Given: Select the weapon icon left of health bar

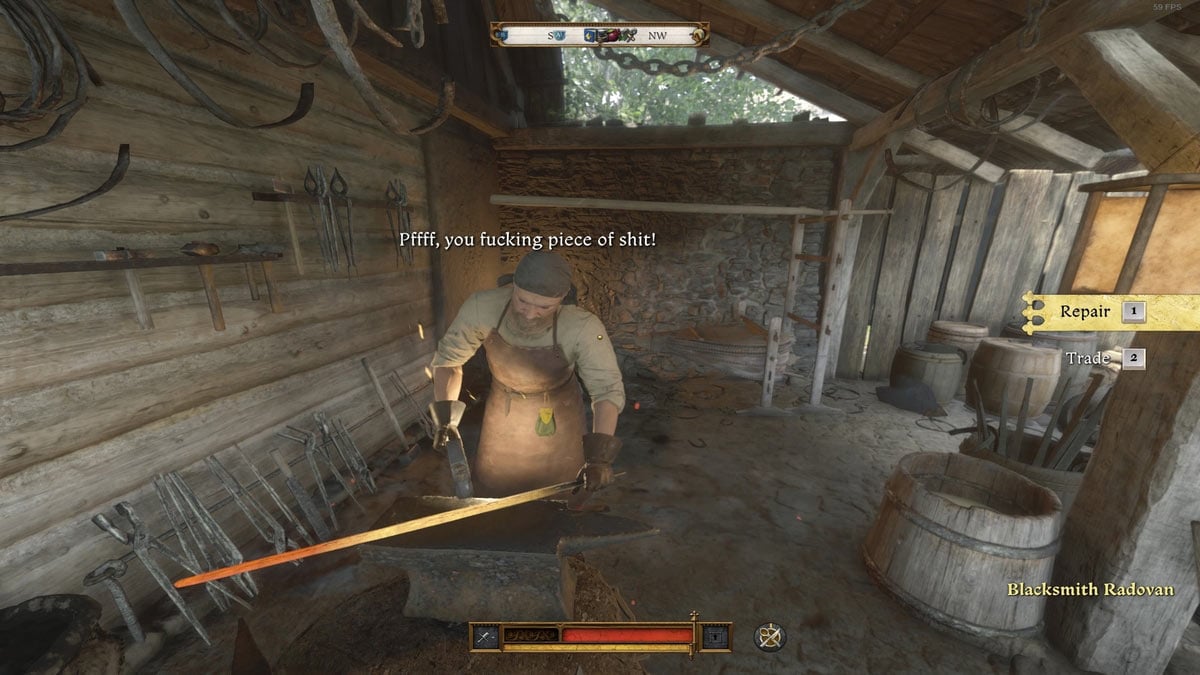Looking at the screenshot, I should point(487,636).
